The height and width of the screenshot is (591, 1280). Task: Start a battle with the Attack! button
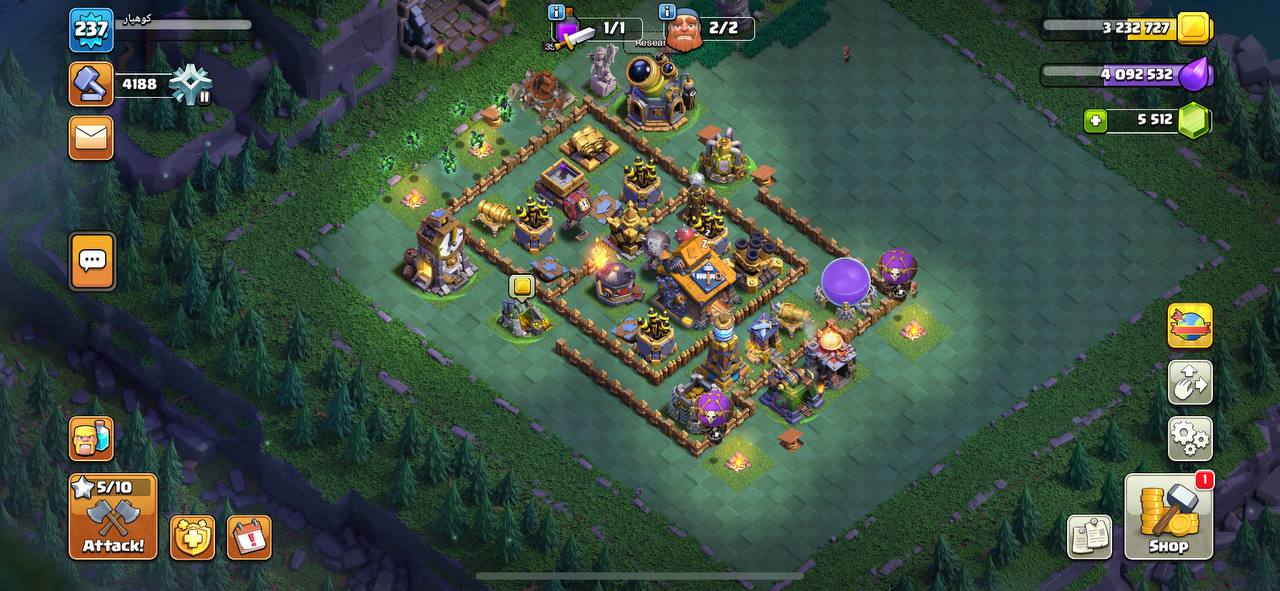coord(113,516)
